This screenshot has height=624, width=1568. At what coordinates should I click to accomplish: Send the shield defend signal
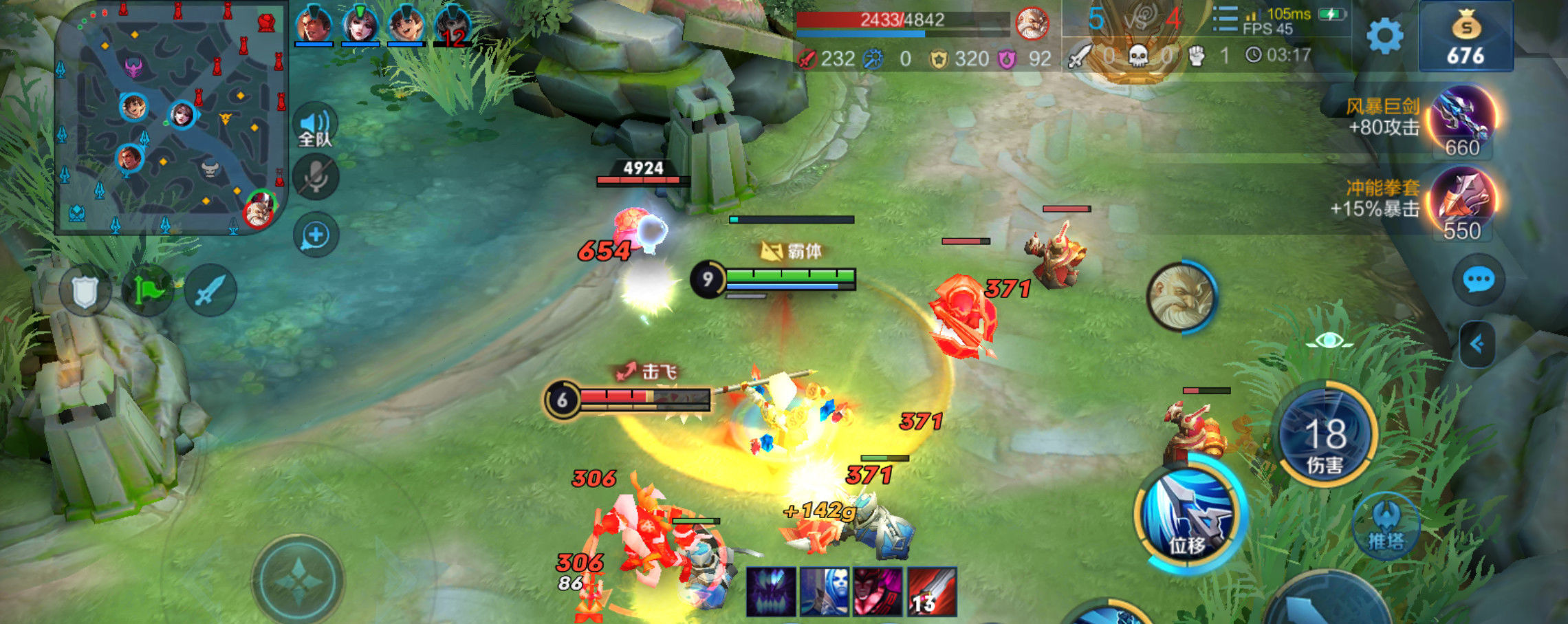(x=85, y=291)
